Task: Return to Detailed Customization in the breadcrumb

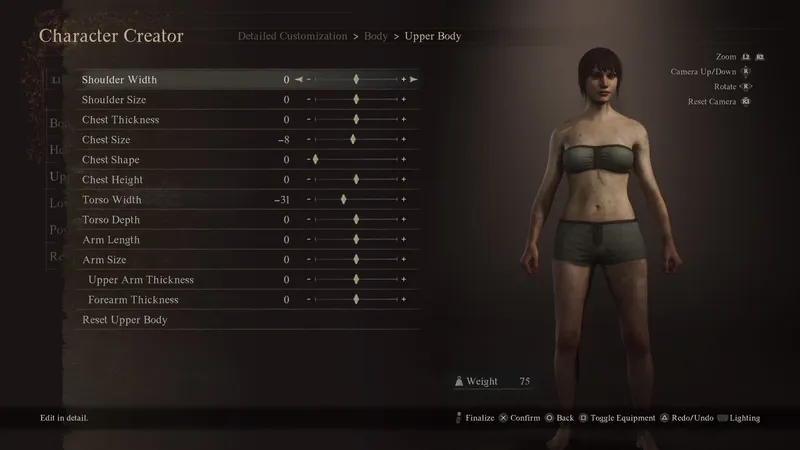Action: click(x=292, y=36)
